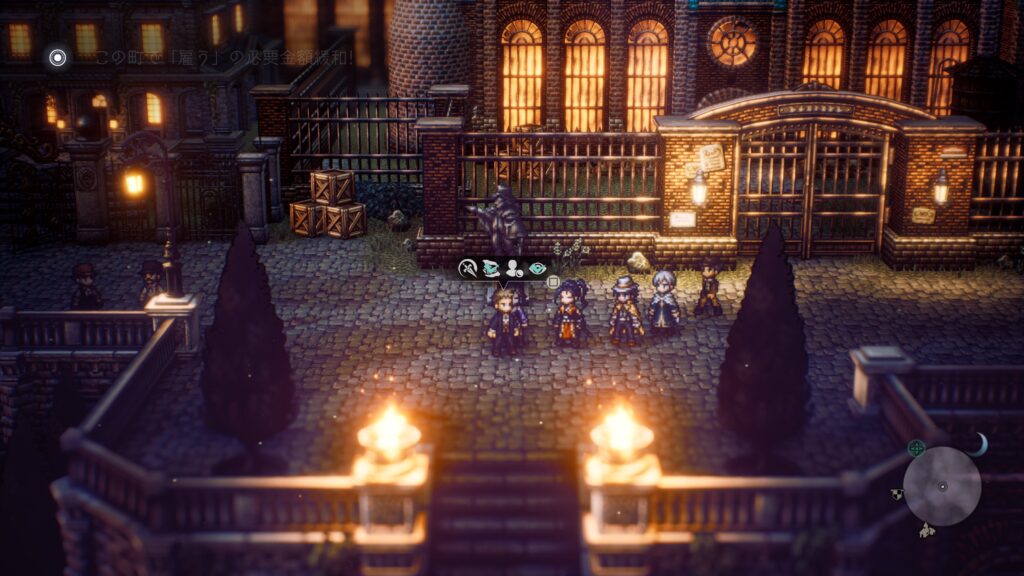Screen dimensions: 1024x576
Task: Click the green cross marker on minimap
Action: point(916,447)
